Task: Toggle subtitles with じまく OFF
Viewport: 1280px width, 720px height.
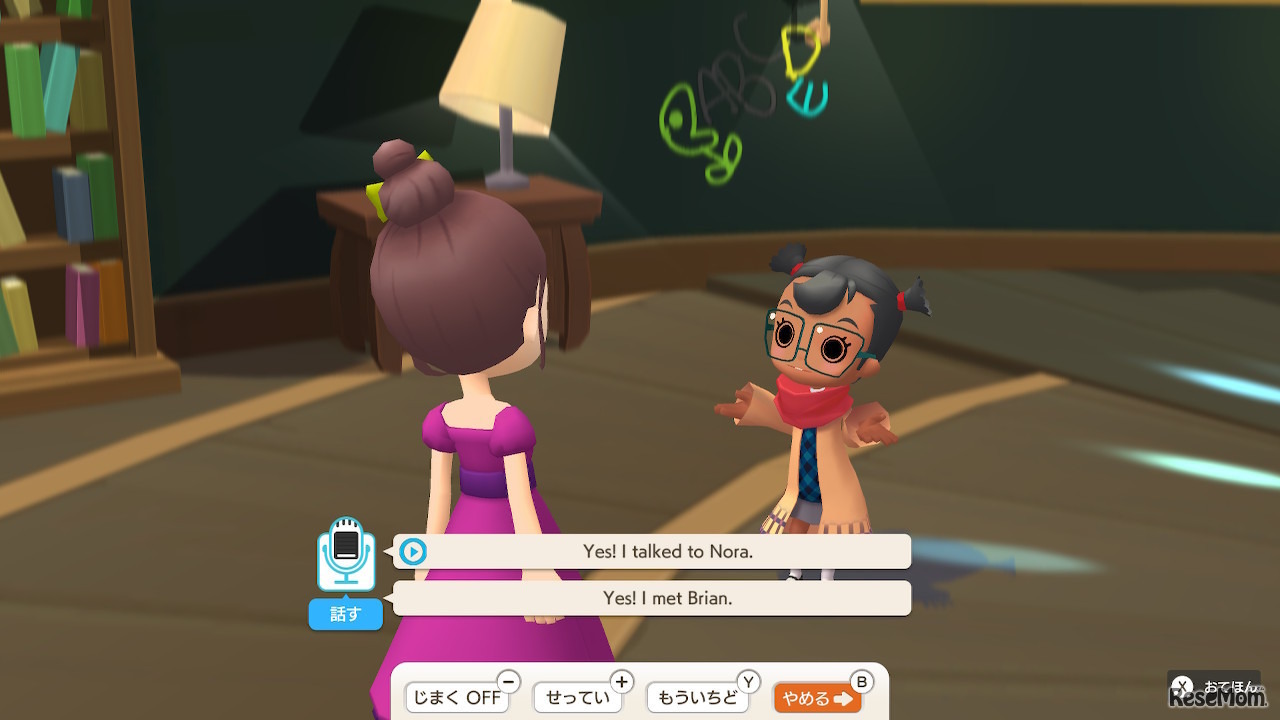Action: click(457, 698)
